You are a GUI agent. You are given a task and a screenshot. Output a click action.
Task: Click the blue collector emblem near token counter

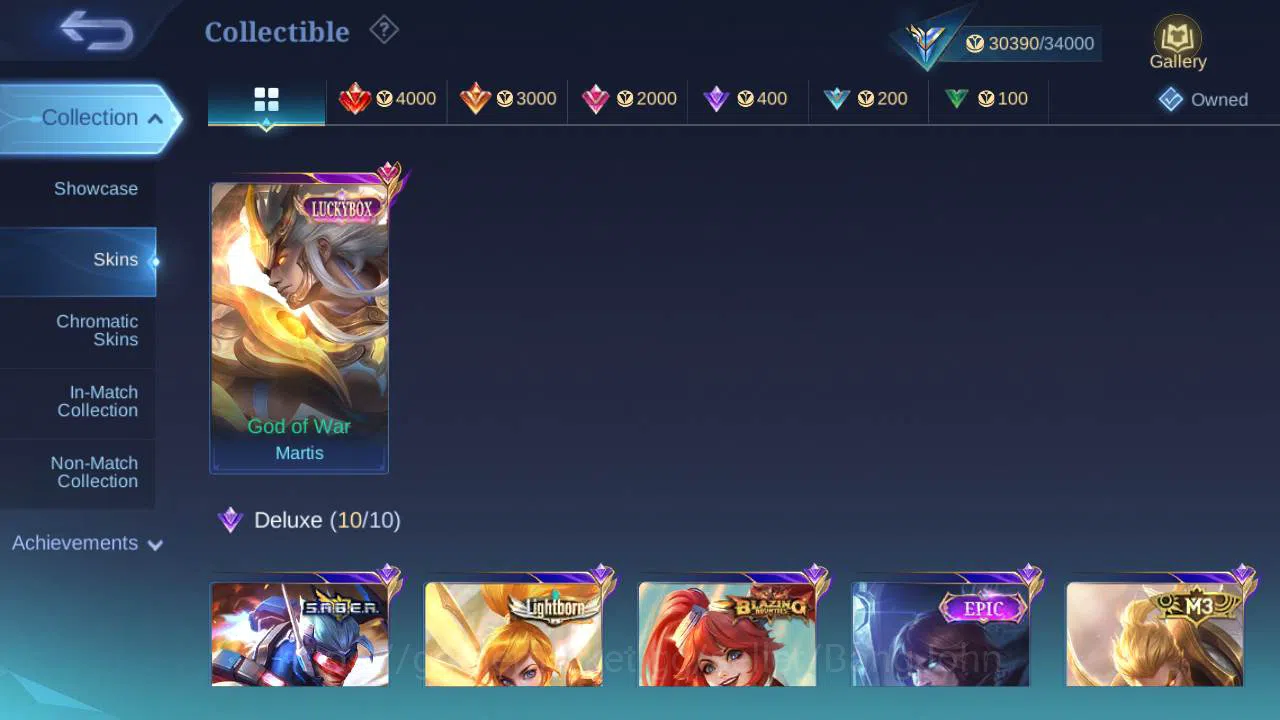pyautogui.click(x=925, y=42)
